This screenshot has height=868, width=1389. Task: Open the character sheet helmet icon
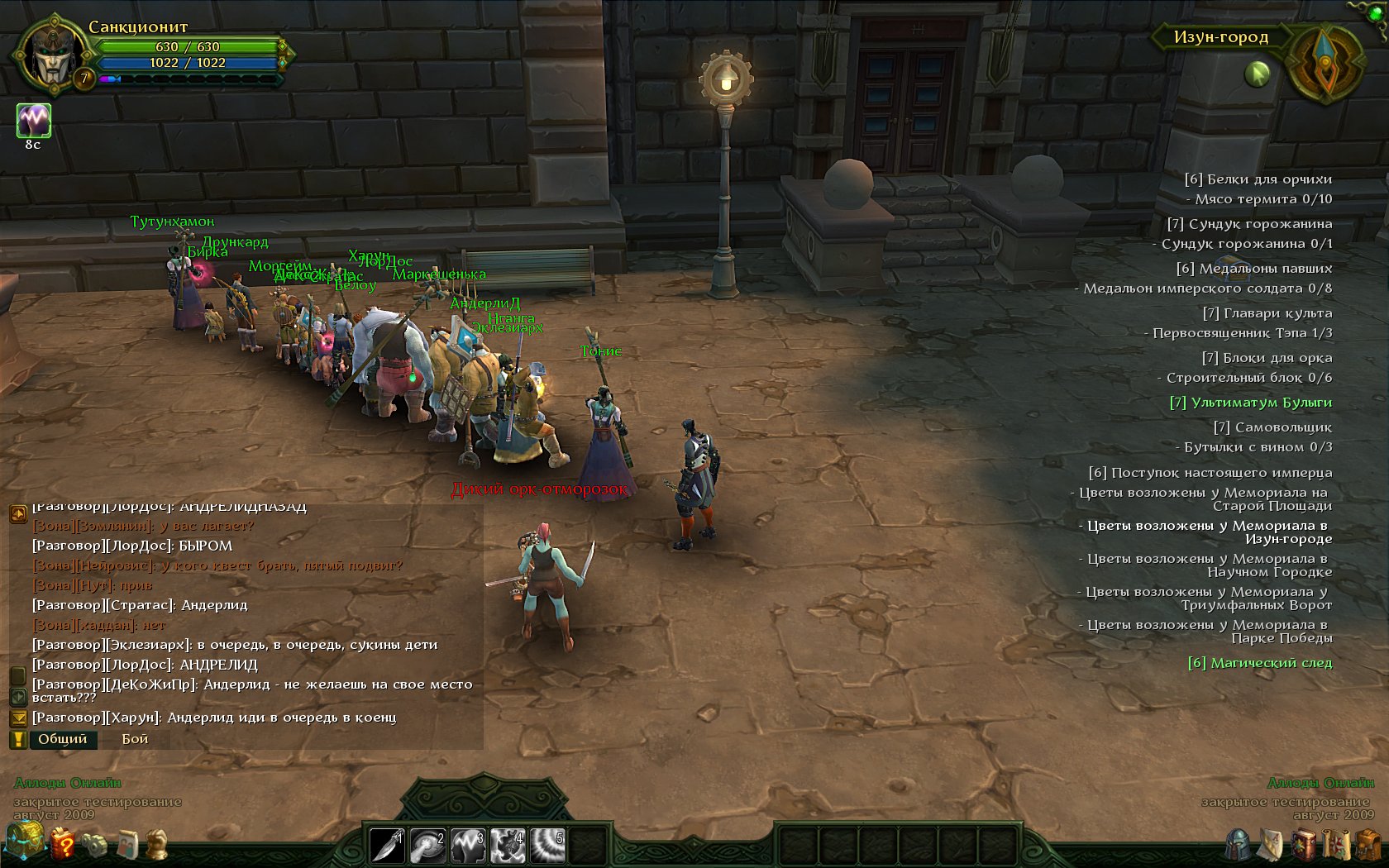(x=1238, y=844)
